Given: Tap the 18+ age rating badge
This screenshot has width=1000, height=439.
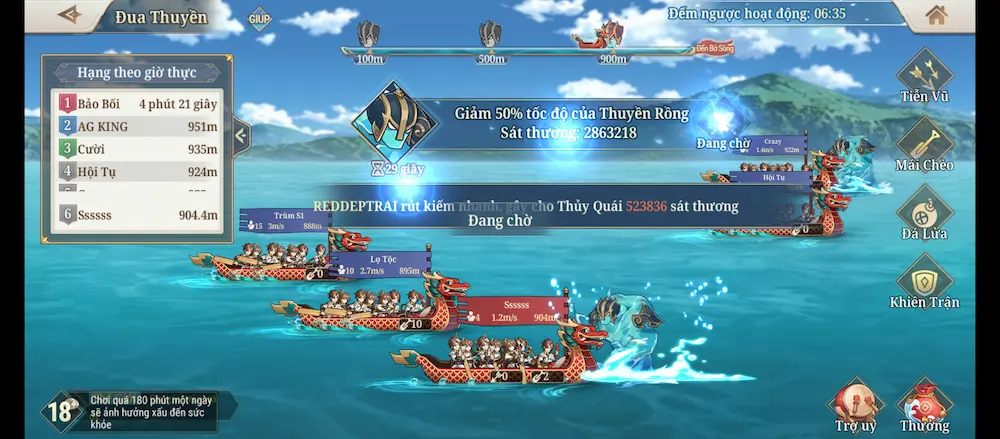Looking at the screenshot, I should pyautogui.click(x=62, y=411).
